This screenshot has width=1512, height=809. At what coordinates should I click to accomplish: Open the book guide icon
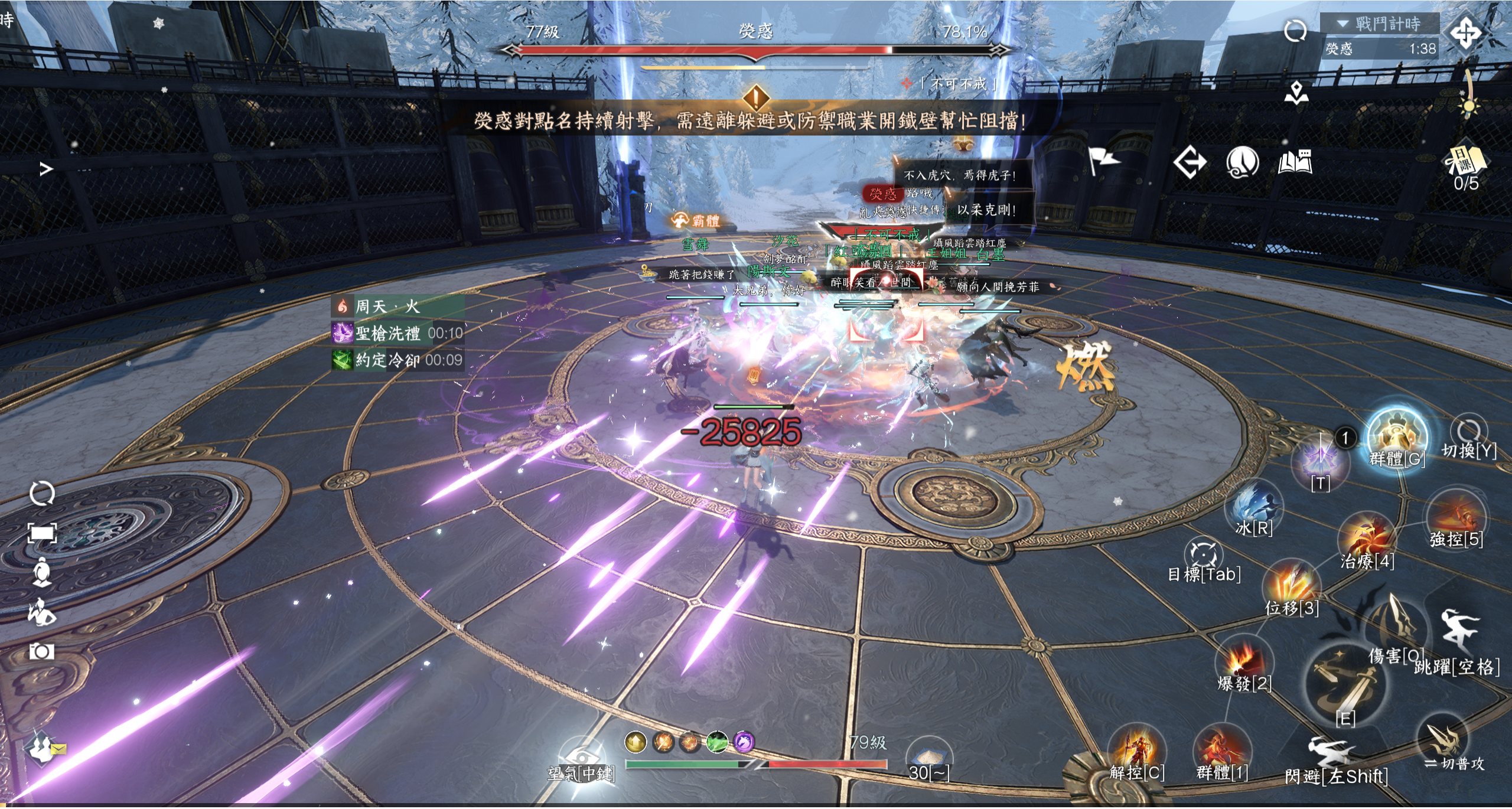pos(1295,162)
